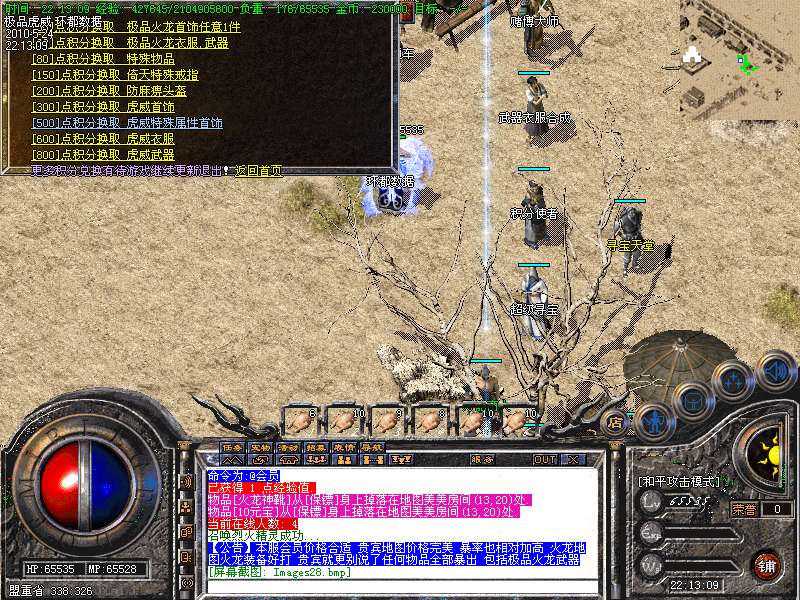Close the chat panel with the X button
800x600 pixels.
573,460
